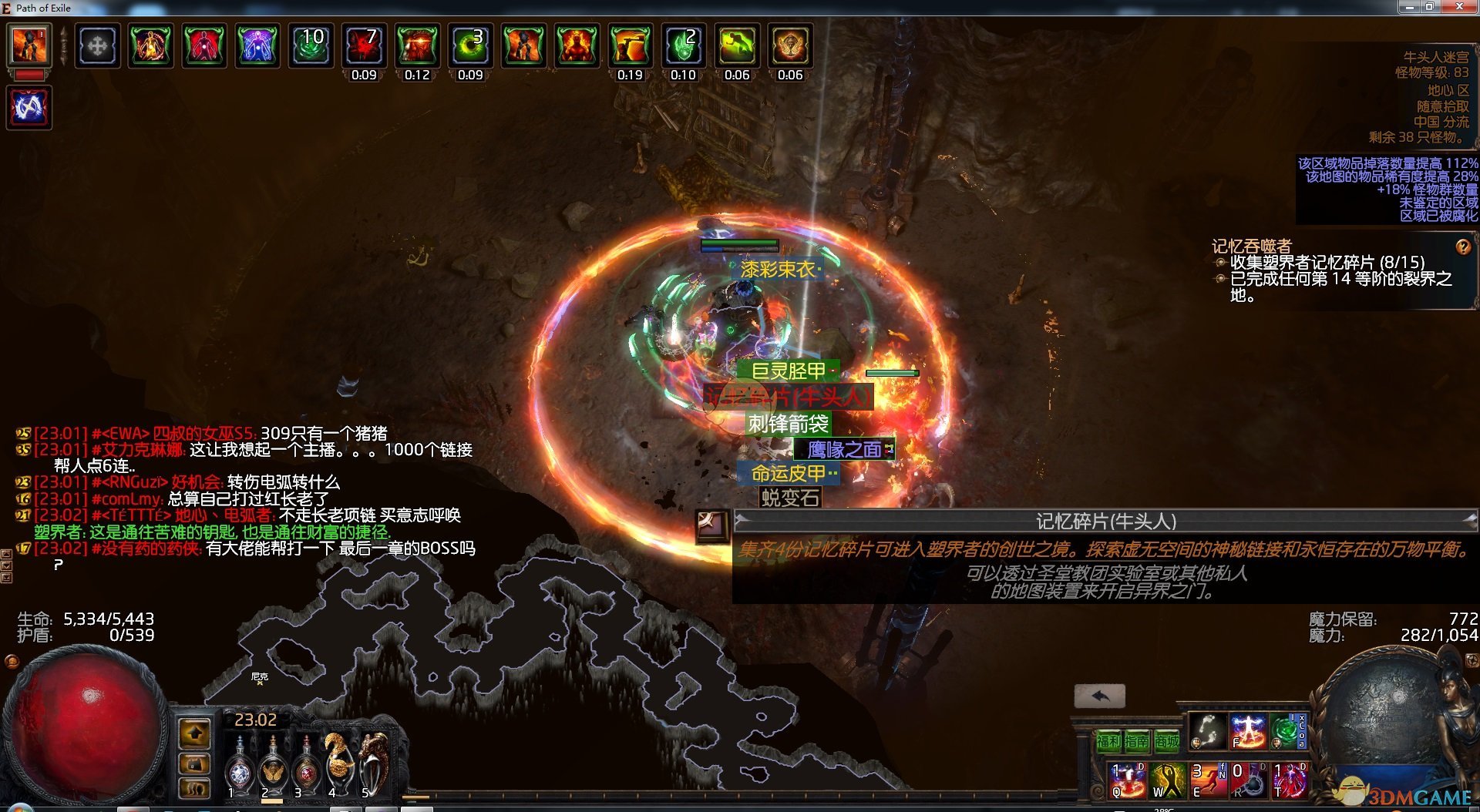Activate the Q skill slot
1480x812 pixels.
[1127, 780]
